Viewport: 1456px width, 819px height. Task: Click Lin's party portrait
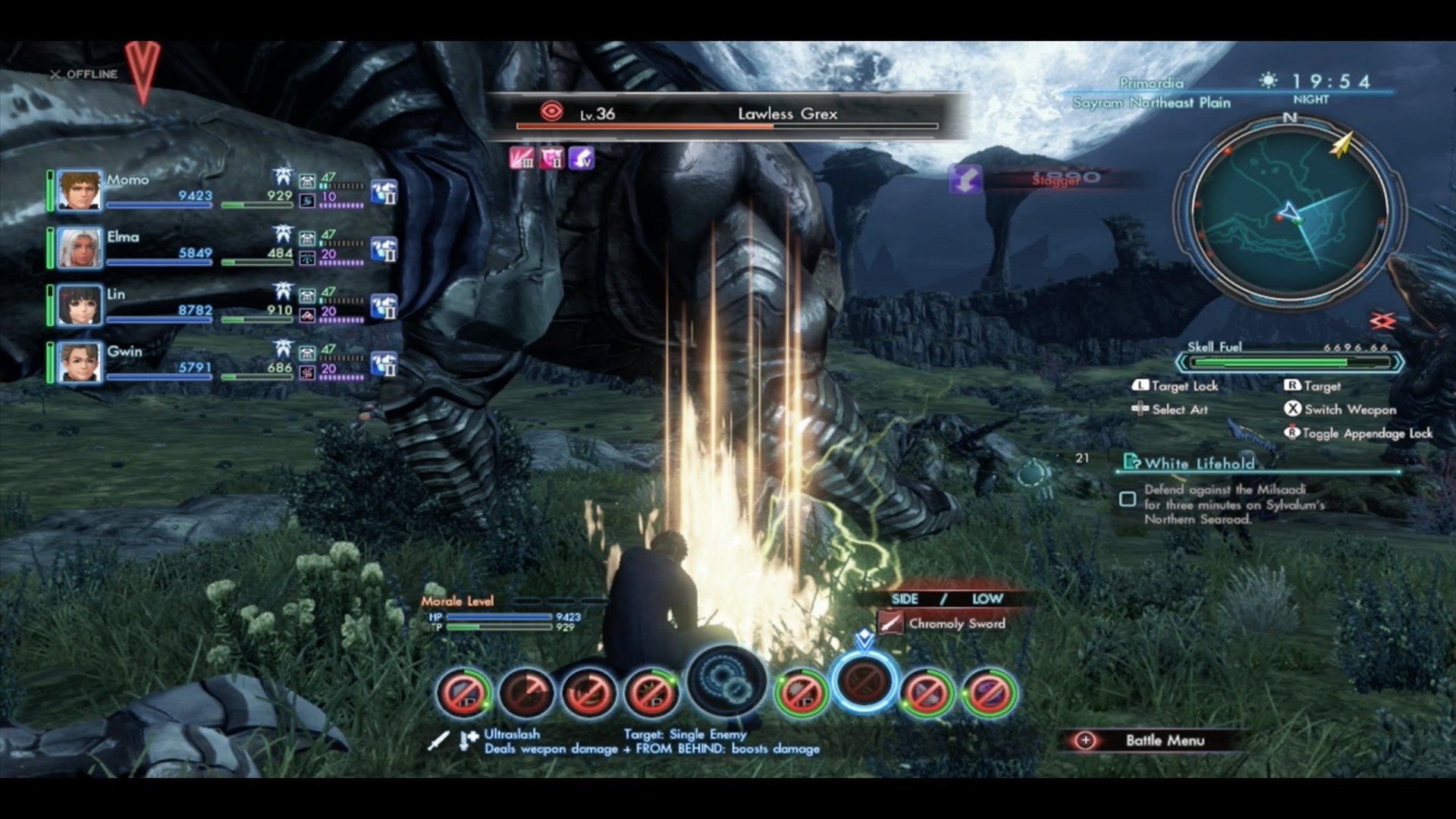80,305
